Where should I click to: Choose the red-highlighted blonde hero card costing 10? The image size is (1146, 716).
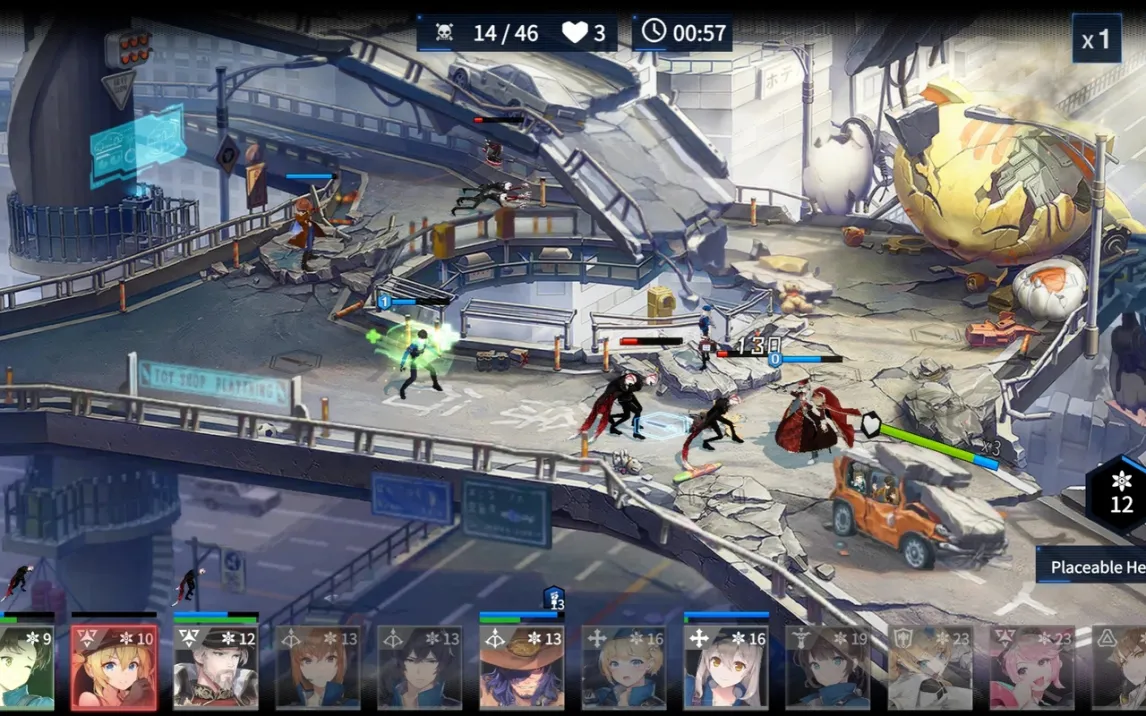coord(114,667)
